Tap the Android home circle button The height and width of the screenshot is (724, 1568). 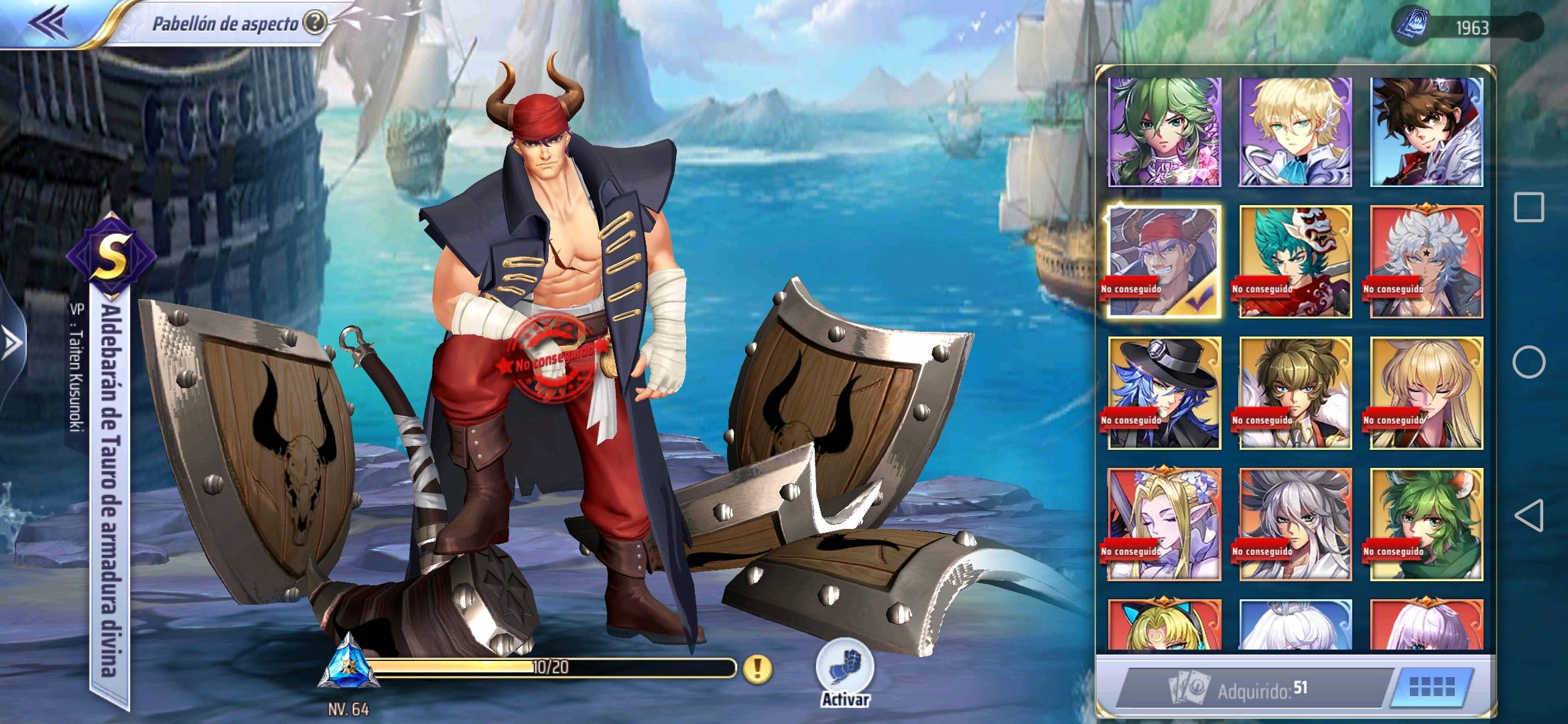[1528, 362]
